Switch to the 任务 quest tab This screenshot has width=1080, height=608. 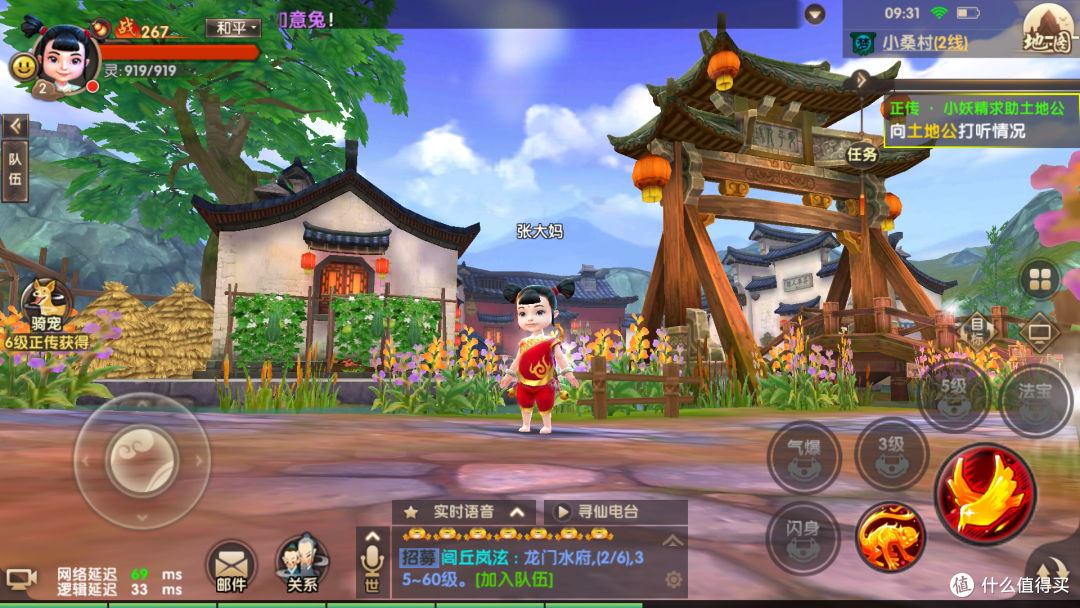click(x=862, y=154)
